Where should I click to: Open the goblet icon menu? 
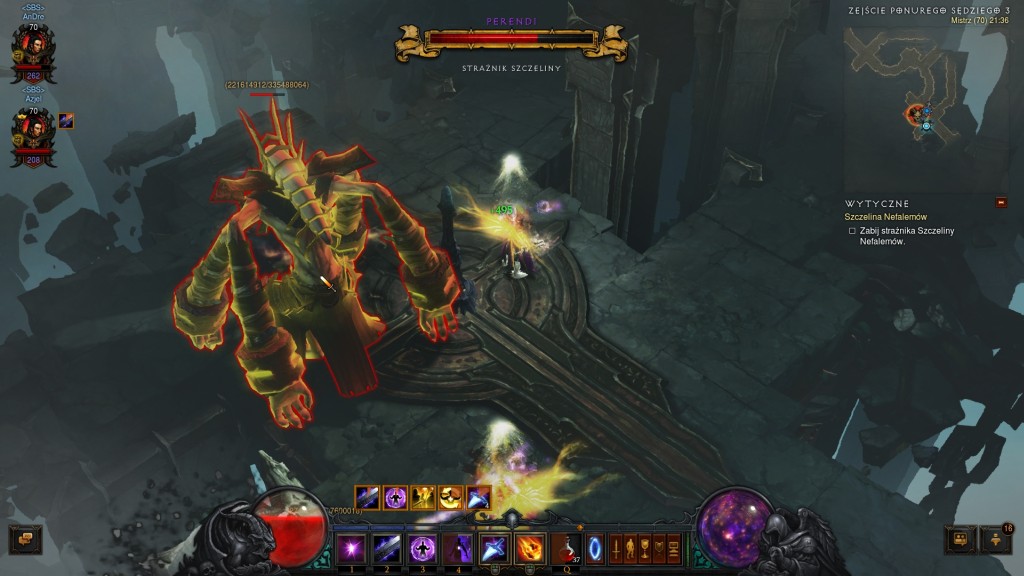click(645, 549)
